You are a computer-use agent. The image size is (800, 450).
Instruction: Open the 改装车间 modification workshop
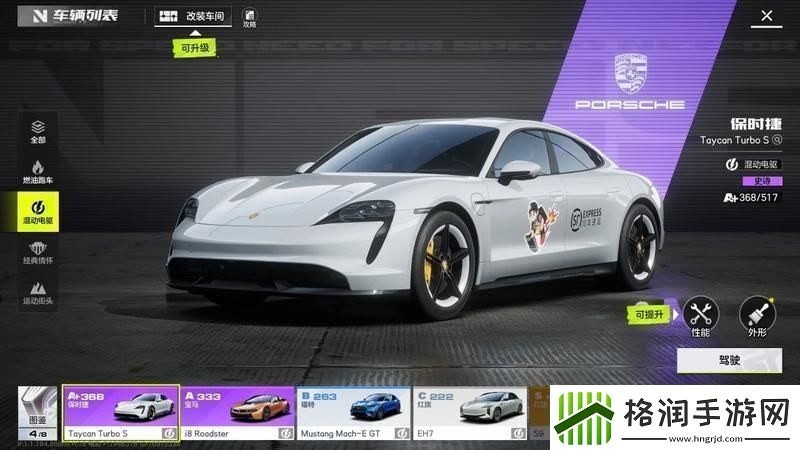coord(194,17)
